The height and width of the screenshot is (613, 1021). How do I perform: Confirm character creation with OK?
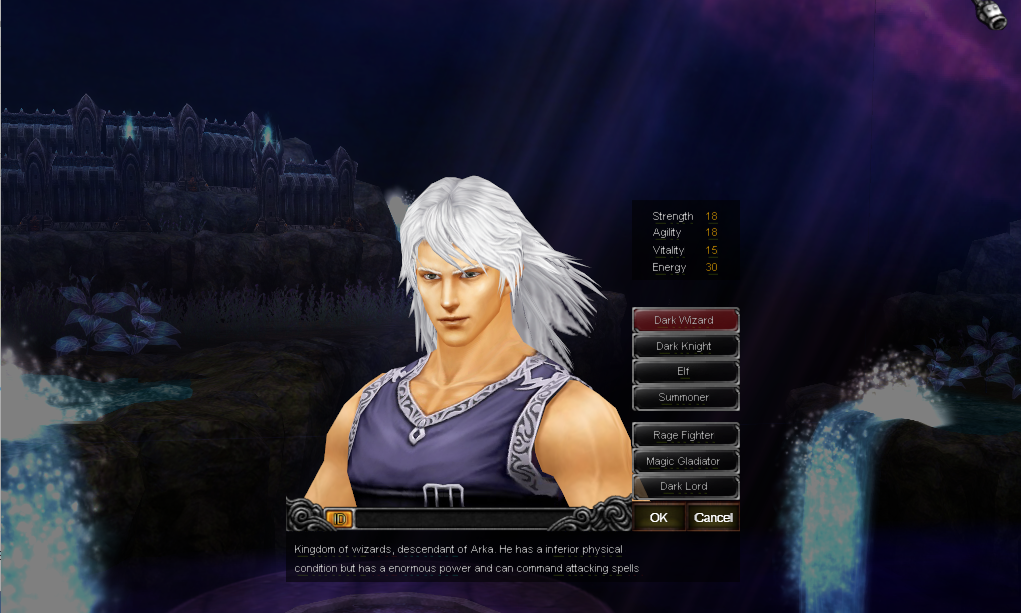click(x=659, y=518)
